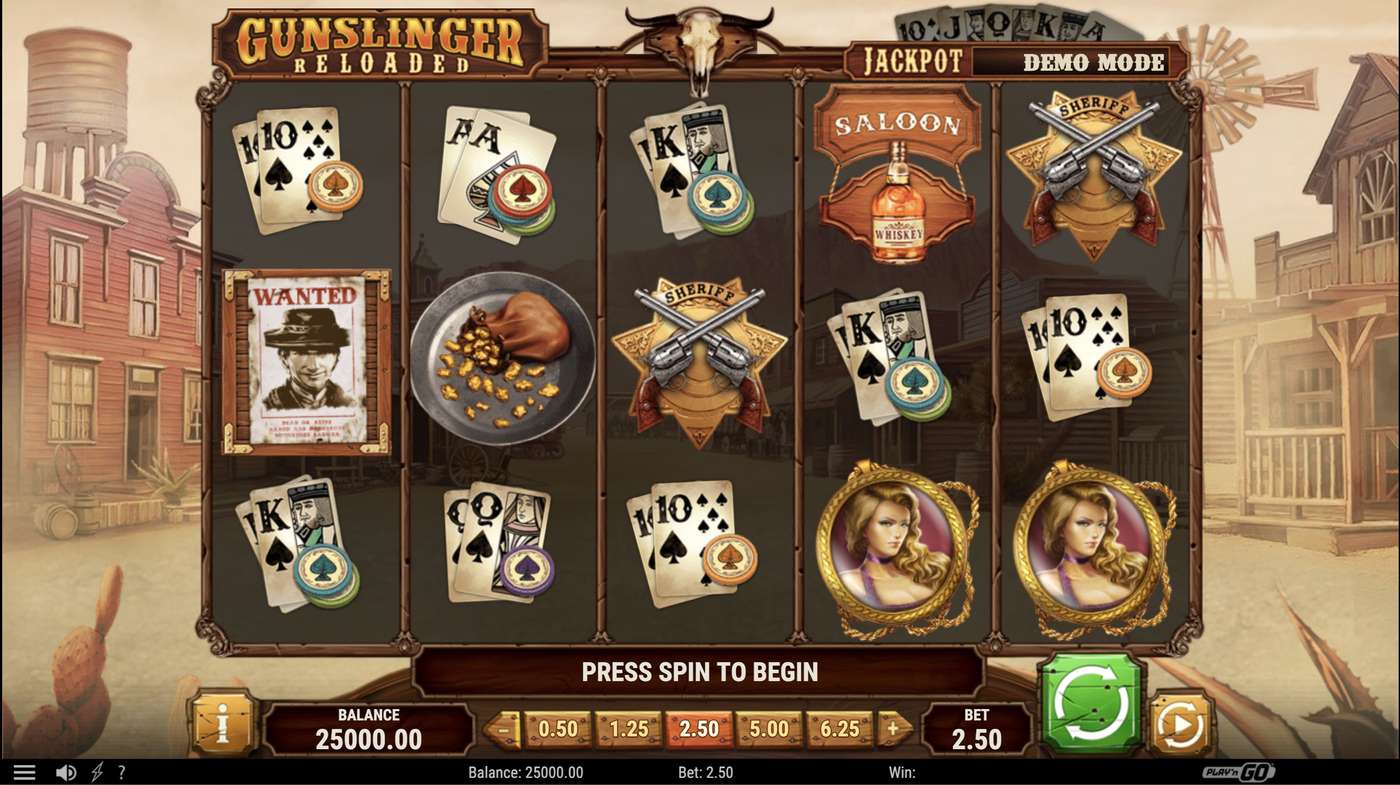Open the help question mark
This screenshot has height=785, width=1400.
(122, 771)
